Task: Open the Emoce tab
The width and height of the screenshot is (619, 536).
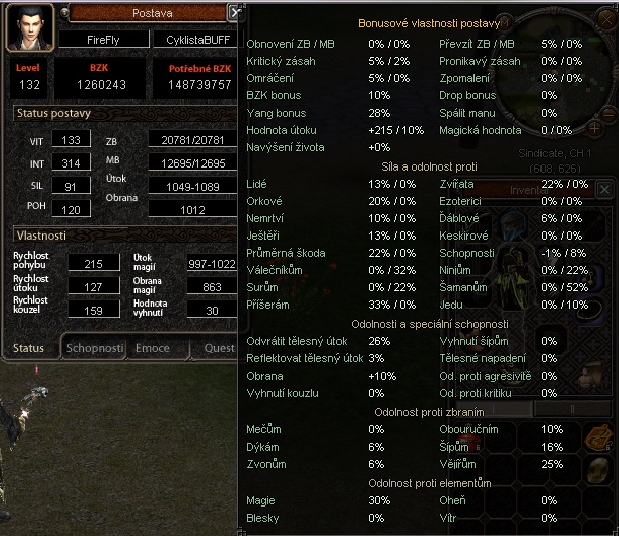Action: click(x=152, y=348)
